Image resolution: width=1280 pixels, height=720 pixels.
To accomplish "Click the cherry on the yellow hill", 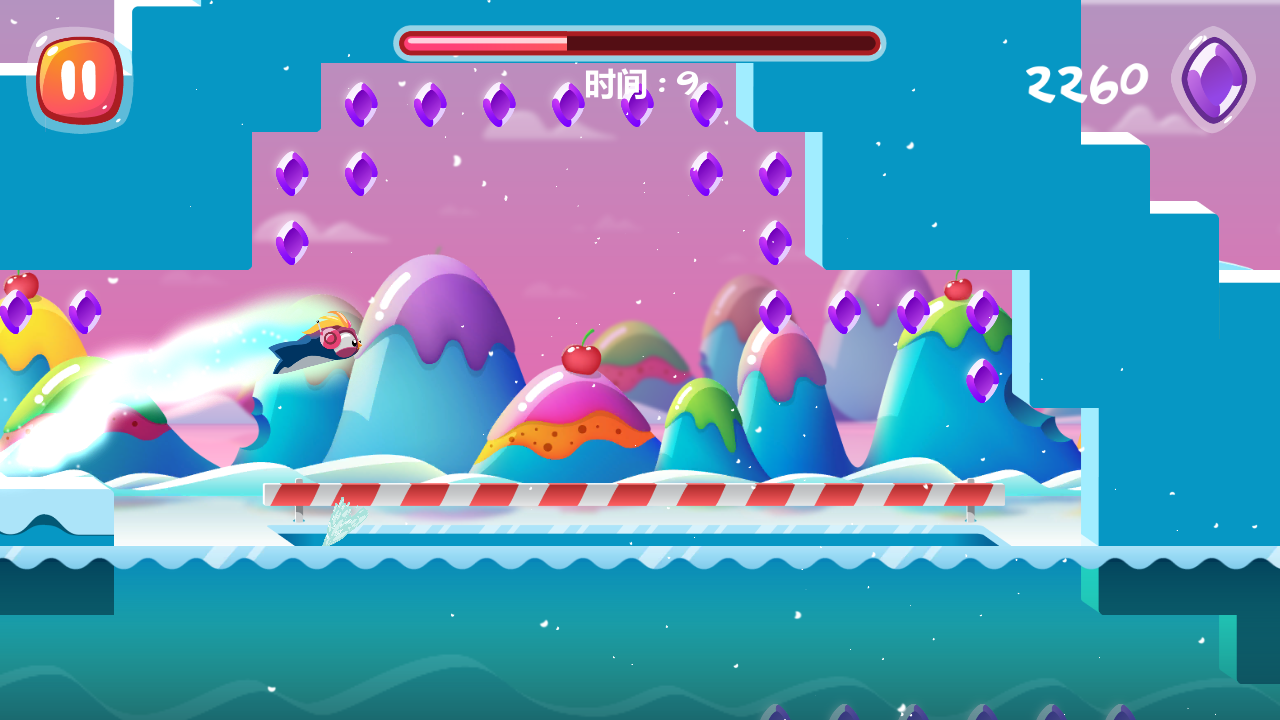I will point(20,283).
